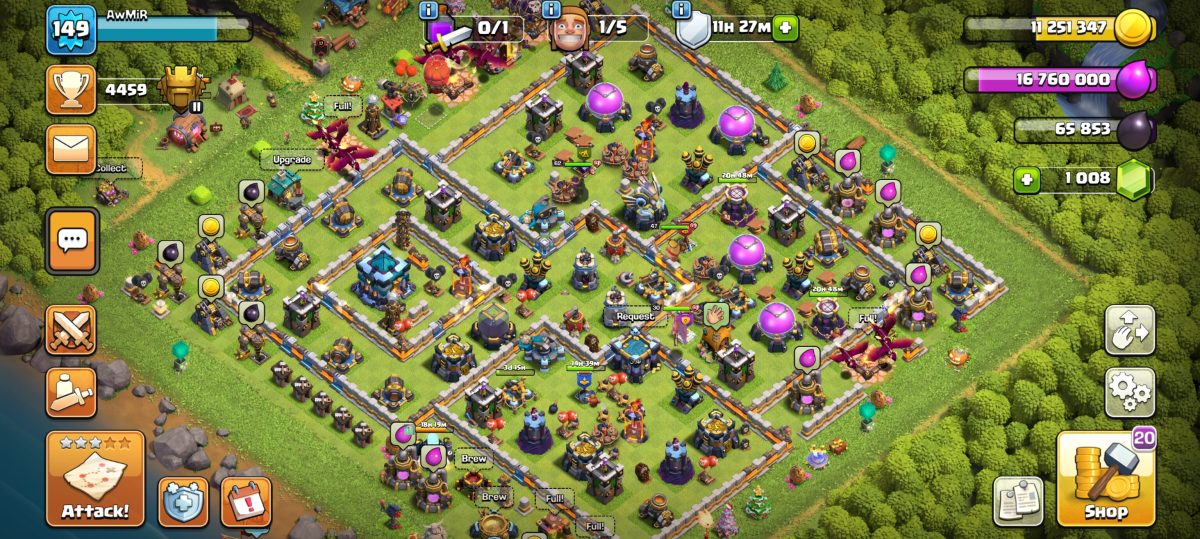The image size is (1200, 539).
Task: Open the league badge next to trophies
Action: point(183,90)
